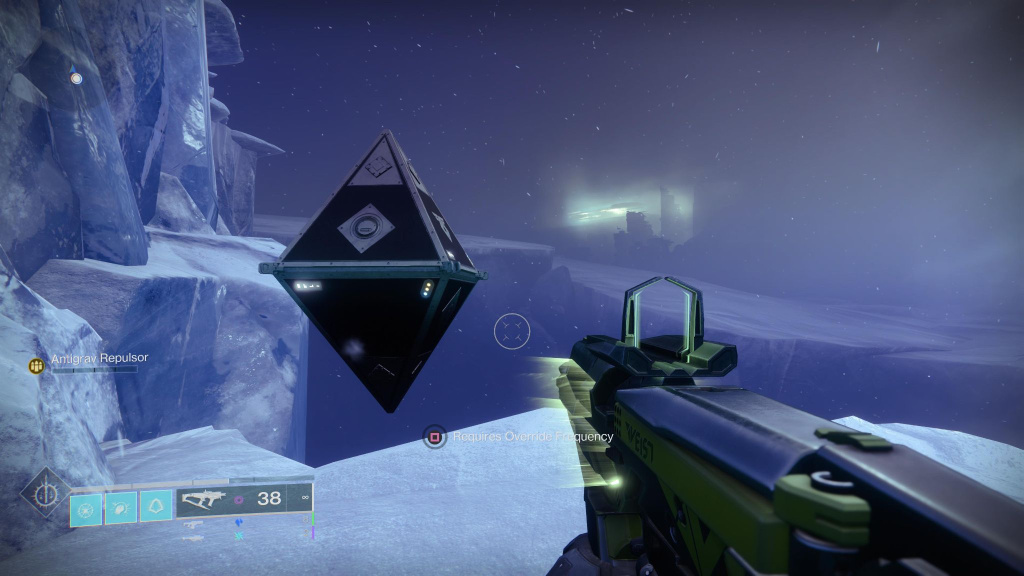Click the Requires Override Frequency interaction icon
1024x576 pixels.
pyautogui.click(x=434, y=437)
